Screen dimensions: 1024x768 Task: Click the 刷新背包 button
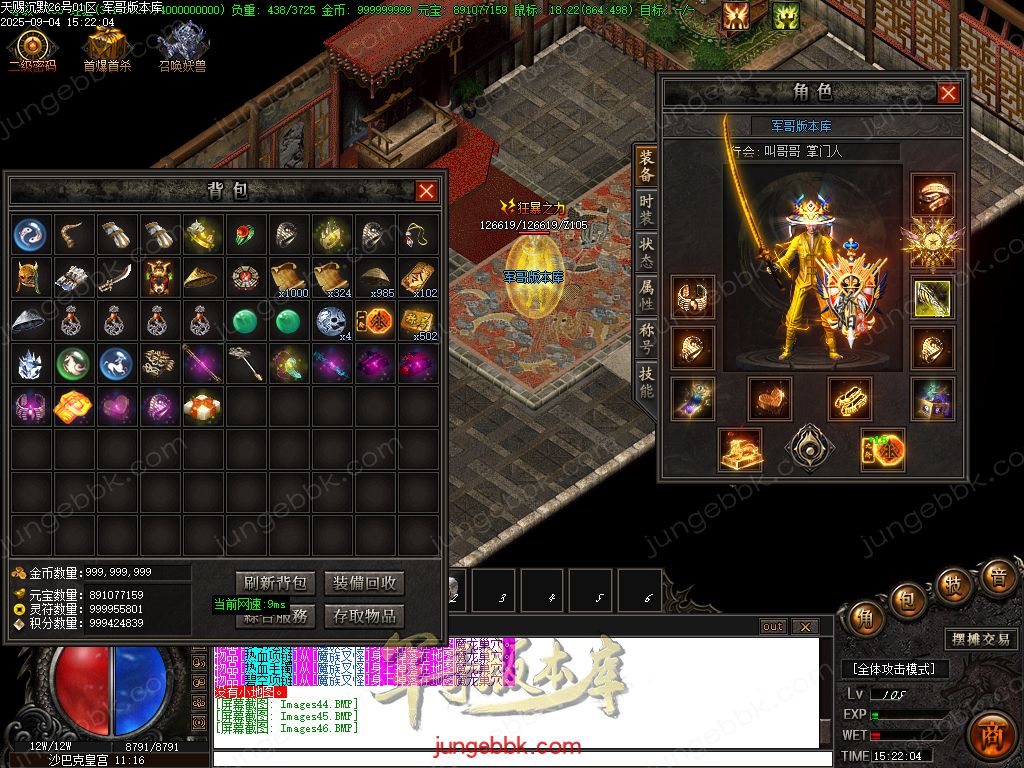point(276,583)
